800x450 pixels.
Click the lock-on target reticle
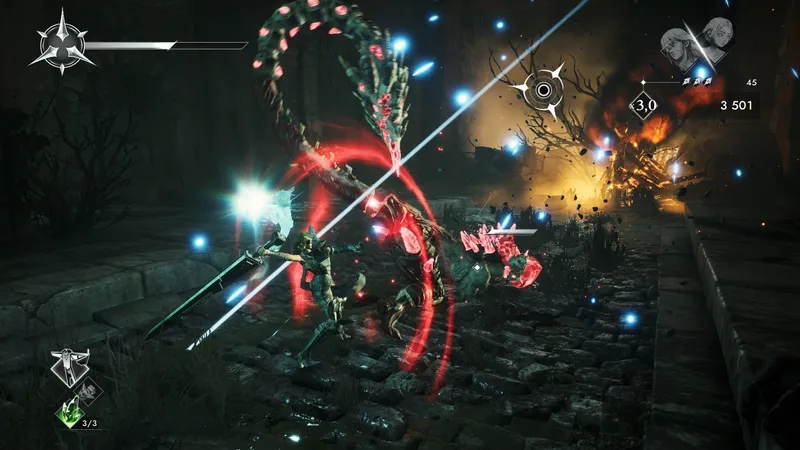pyautogui.click(x=542, y=90)
